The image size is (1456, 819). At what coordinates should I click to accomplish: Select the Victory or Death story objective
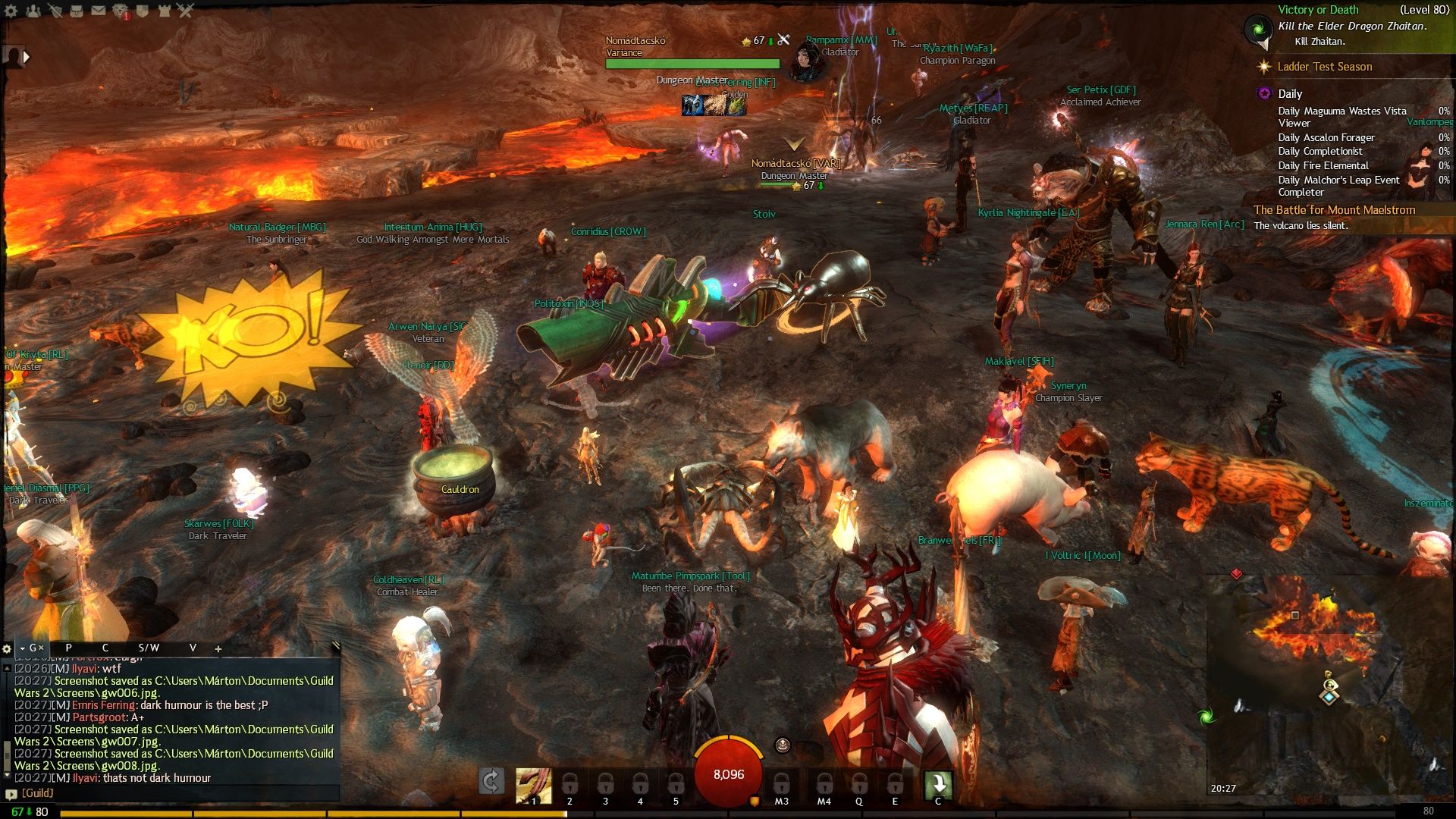click(1318, 10)
